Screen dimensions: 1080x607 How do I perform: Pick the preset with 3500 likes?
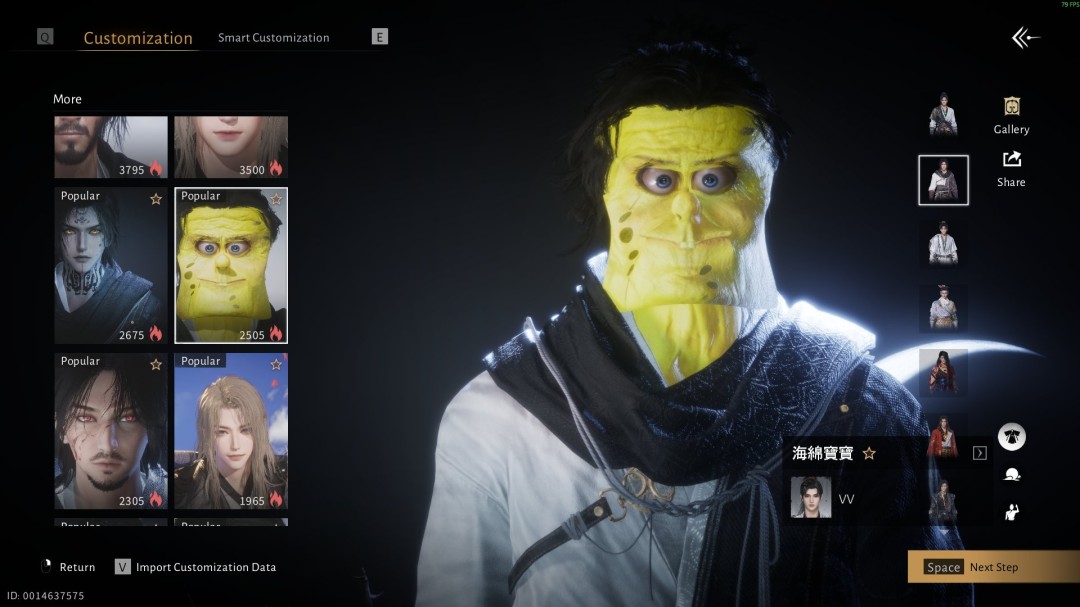(x=231, y=147)
